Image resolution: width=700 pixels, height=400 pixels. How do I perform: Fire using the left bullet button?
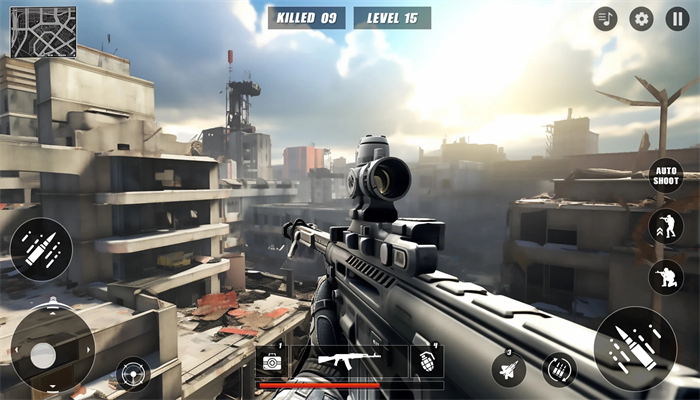pos(41,249)
